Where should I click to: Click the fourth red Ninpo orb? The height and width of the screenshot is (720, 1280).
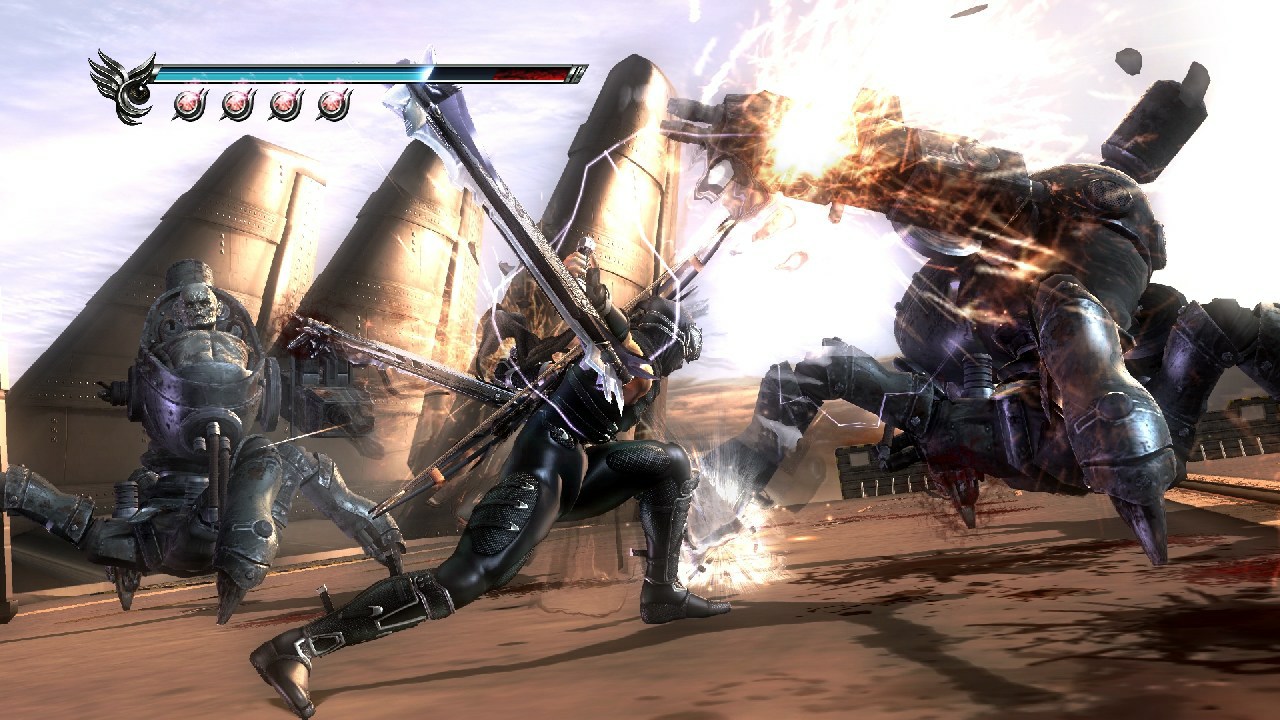(x=334, y=103)
